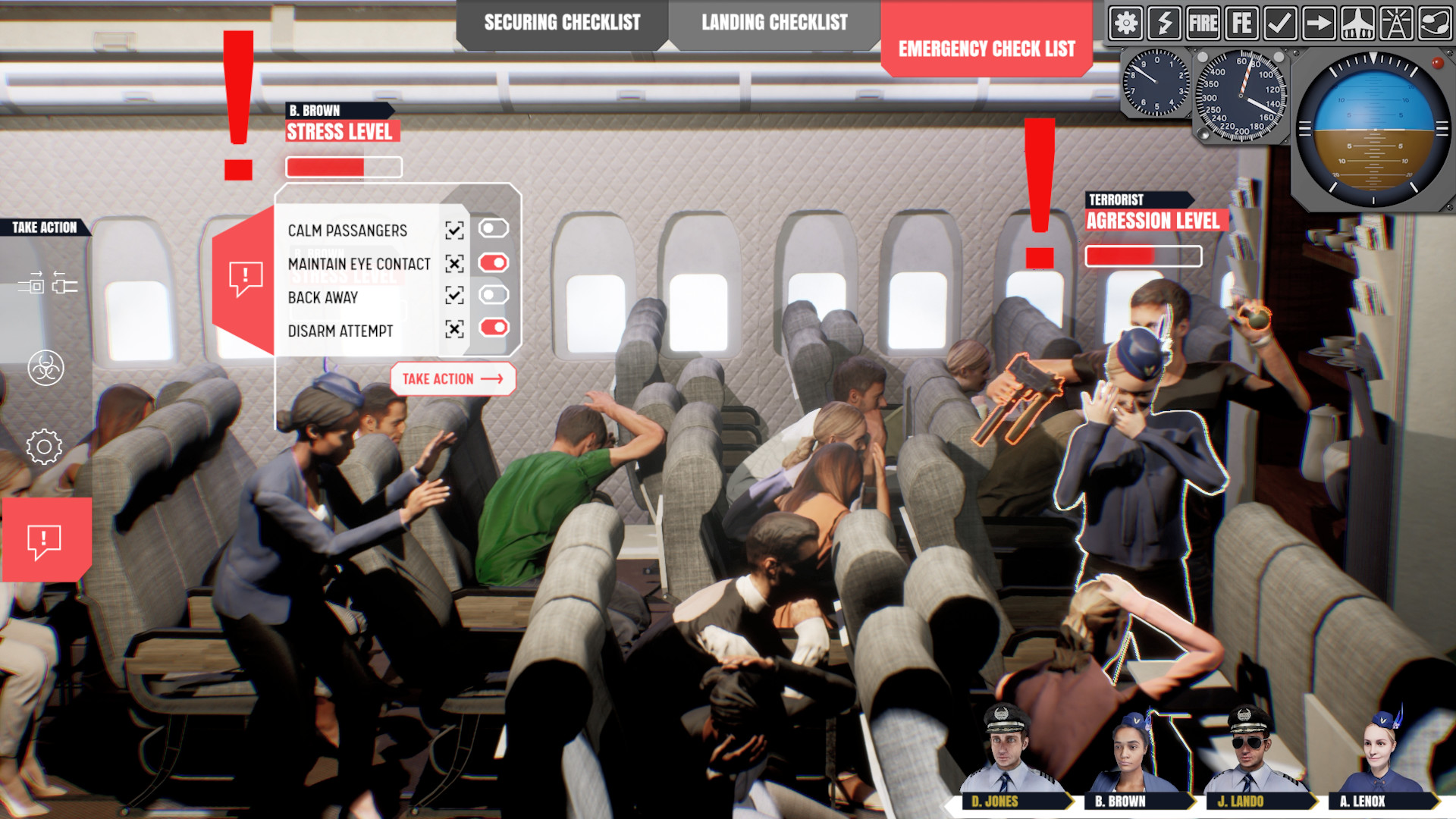Click the FIRE warning toolbar icon

point(1204,24)
